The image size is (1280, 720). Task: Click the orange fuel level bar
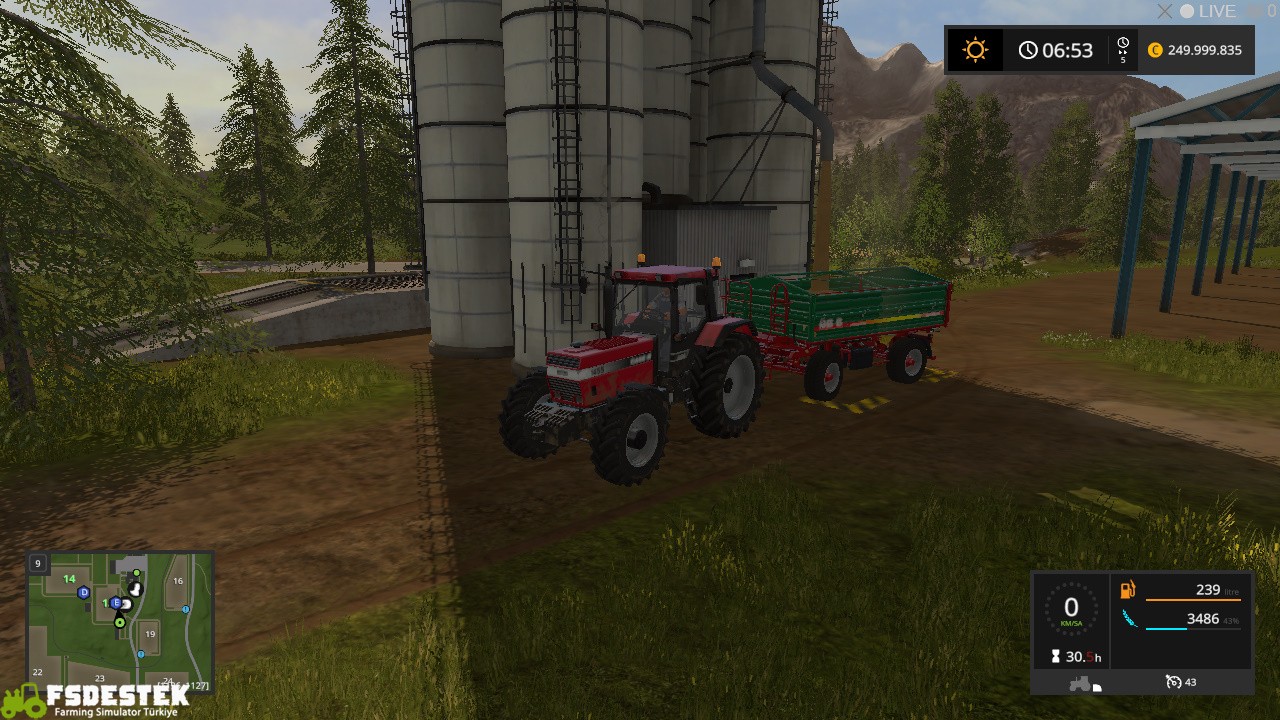pos(1194,600)
